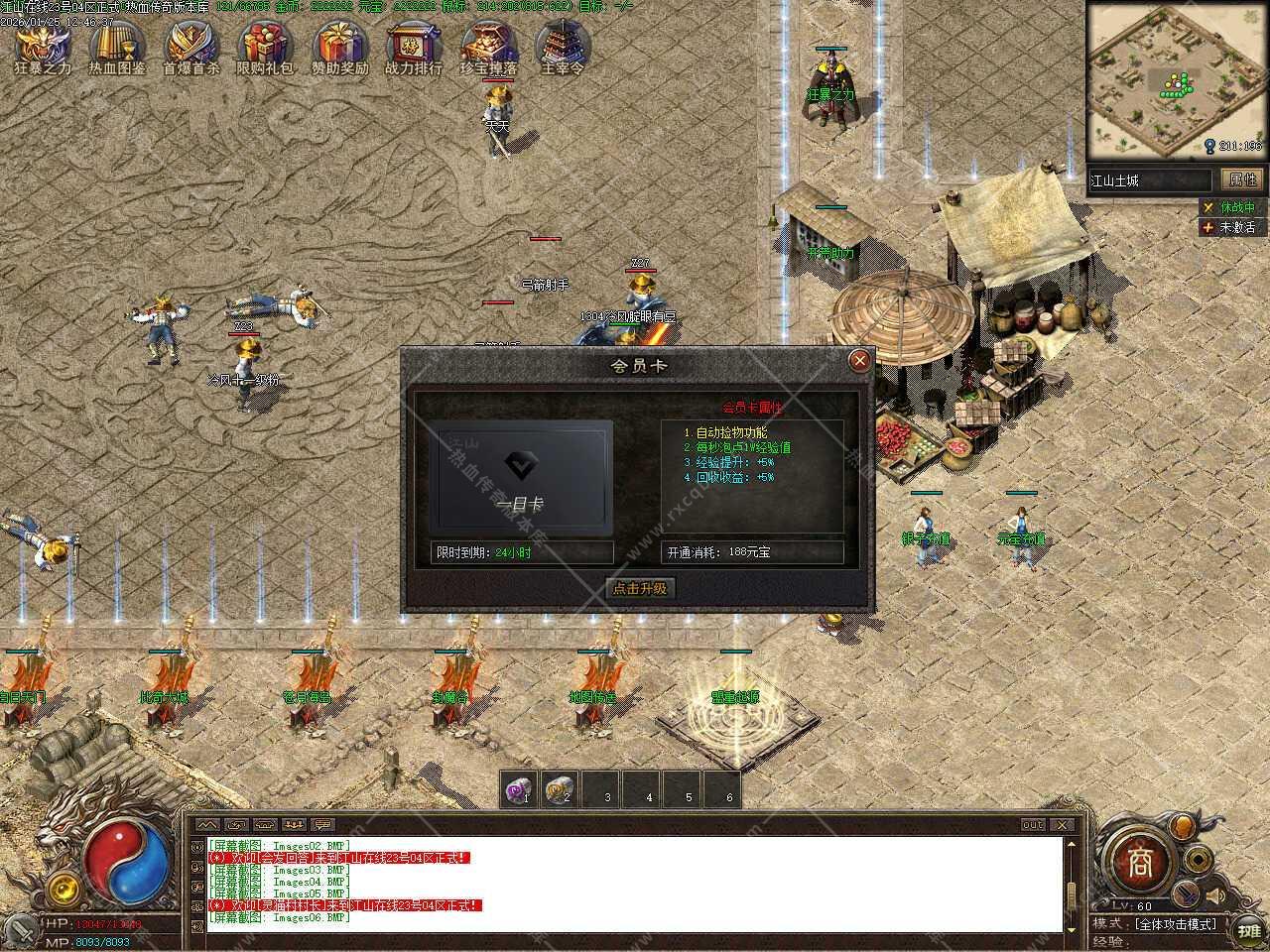Open the 战力排行 power ranking icon
Viewport: 1270px width, 952px height.
coord(414,46)
